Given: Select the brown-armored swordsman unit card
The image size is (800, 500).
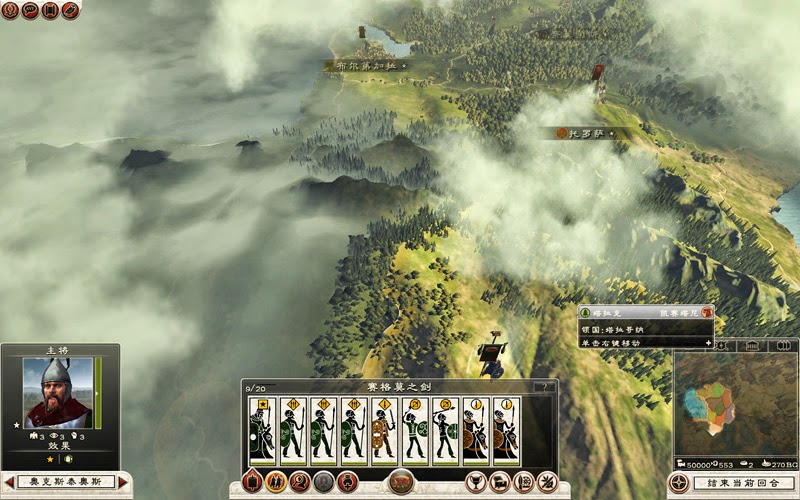Looking at the screenshot, I should [x=385, y=430].
